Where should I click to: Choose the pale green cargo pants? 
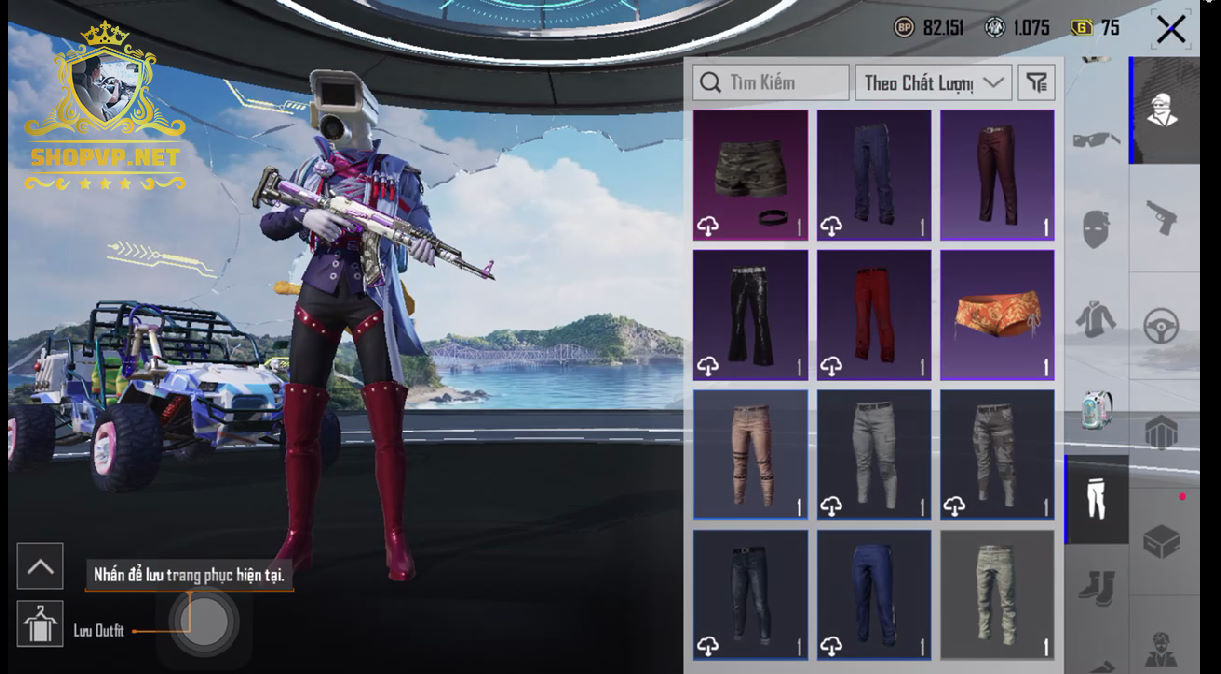997,595
